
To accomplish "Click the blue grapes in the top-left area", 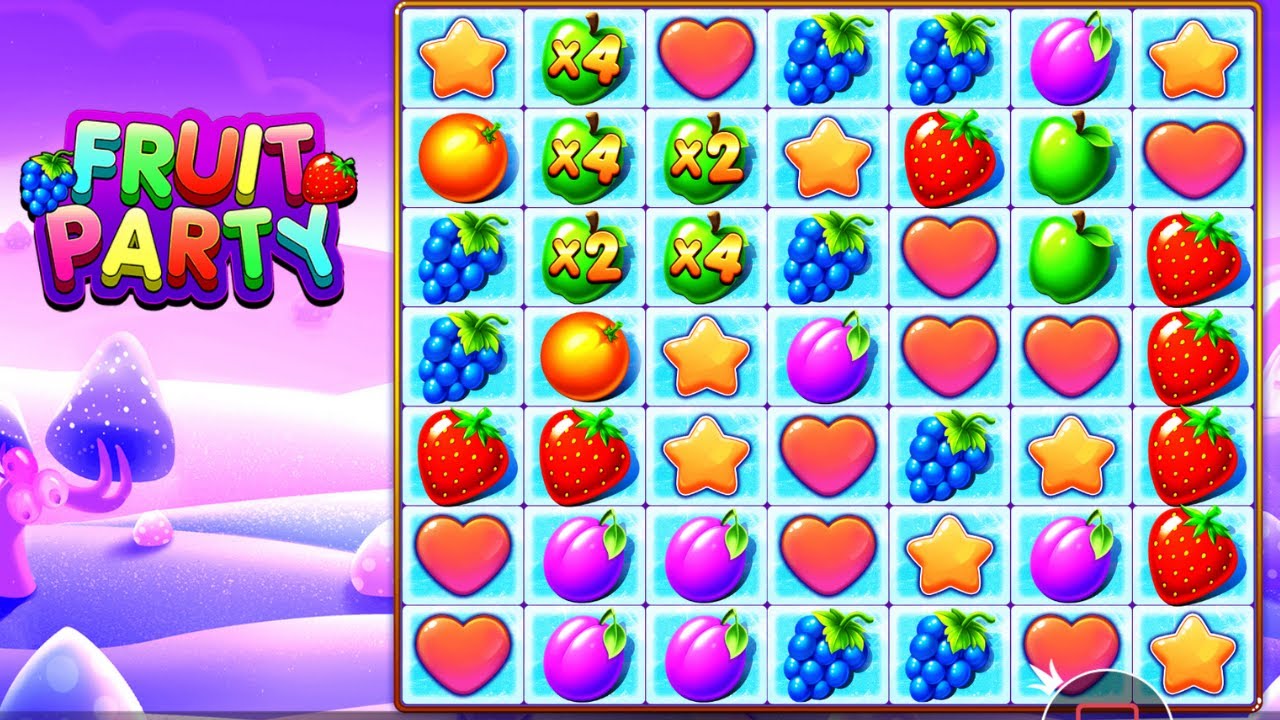I will click(x=465, y=255).
